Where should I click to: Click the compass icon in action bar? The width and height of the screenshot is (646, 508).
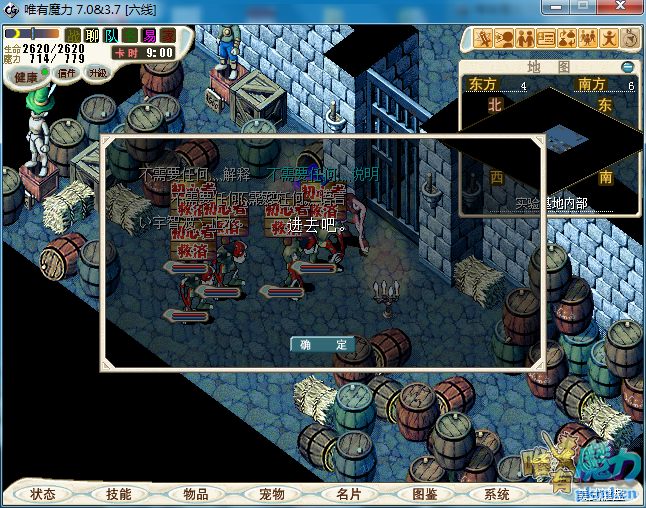pos(630,39)
